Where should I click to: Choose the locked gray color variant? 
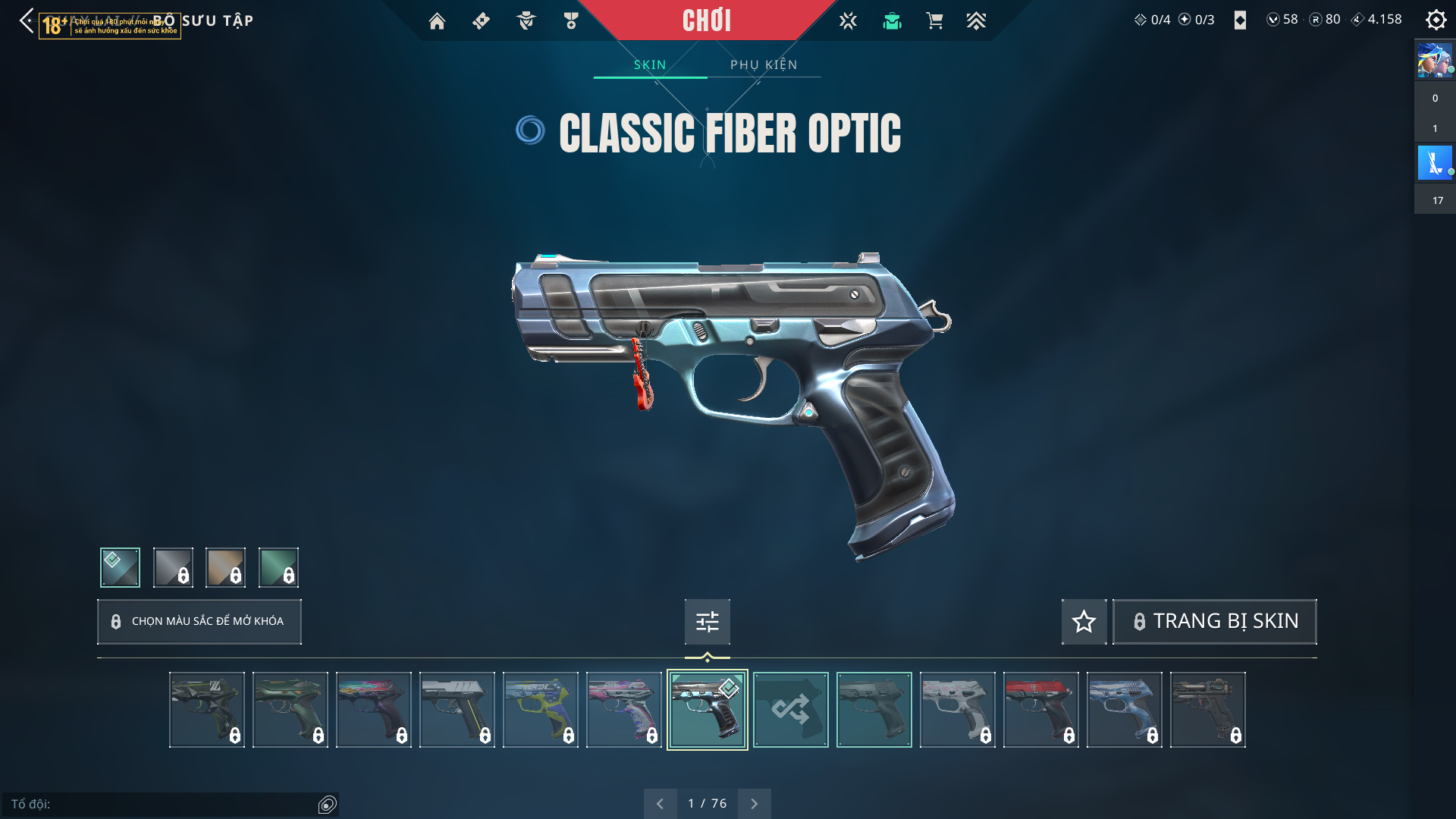[173, 567]
